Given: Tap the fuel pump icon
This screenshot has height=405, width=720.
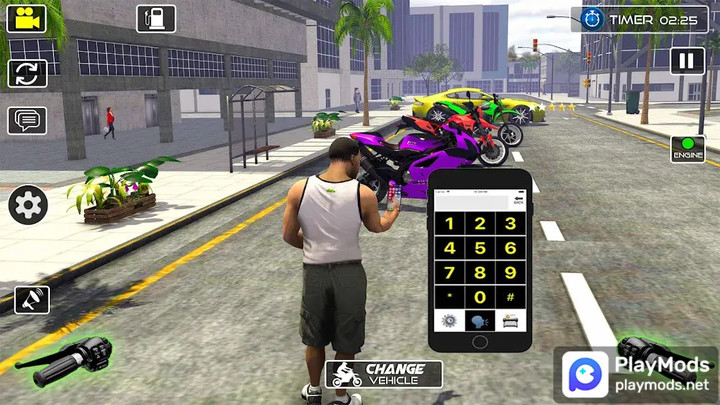Looking at the screenshot, I should (155, 18).
